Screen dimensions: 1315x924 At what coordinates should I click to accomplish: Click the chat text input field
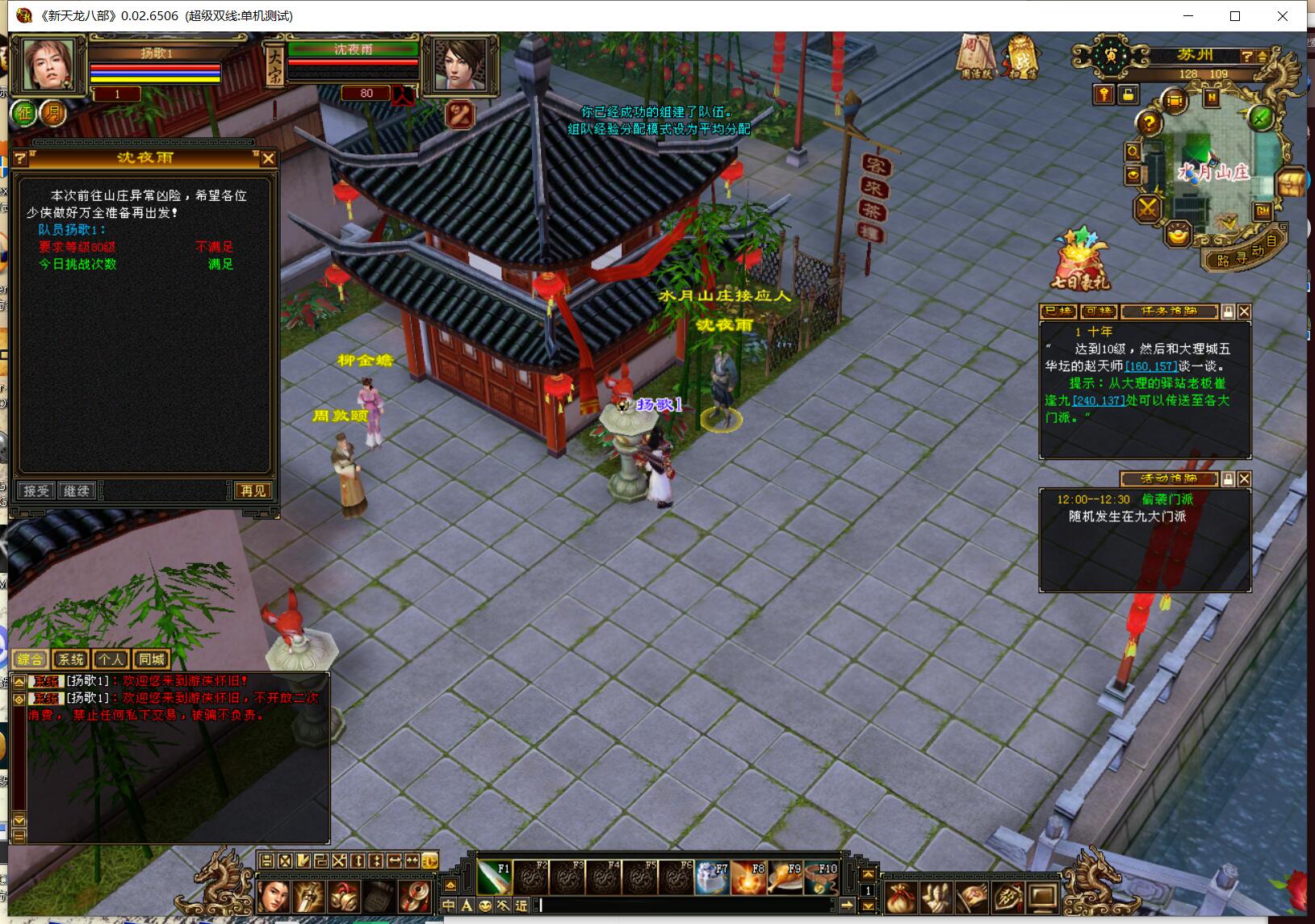(686, 905)
